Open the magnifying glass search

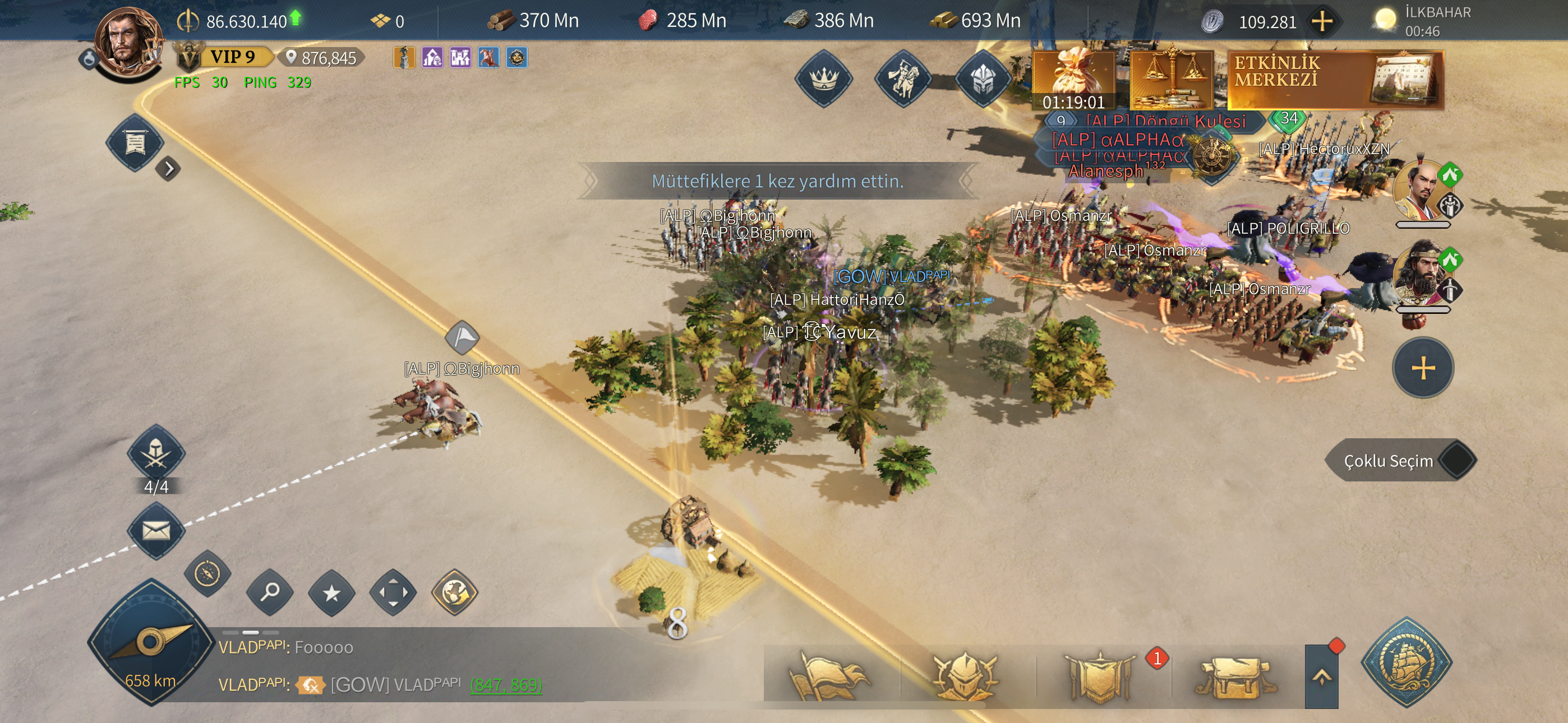tap(270, 591)
